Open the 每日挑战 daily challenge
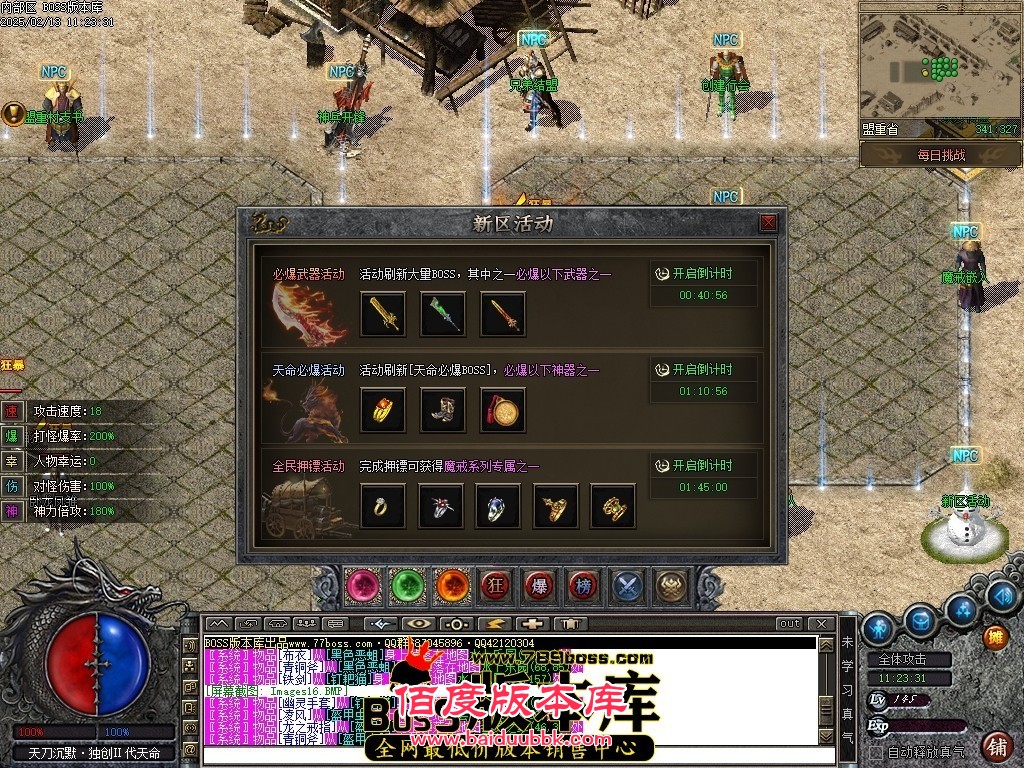Viewport: 1024px width, 768px height. [x=940, y=155]
